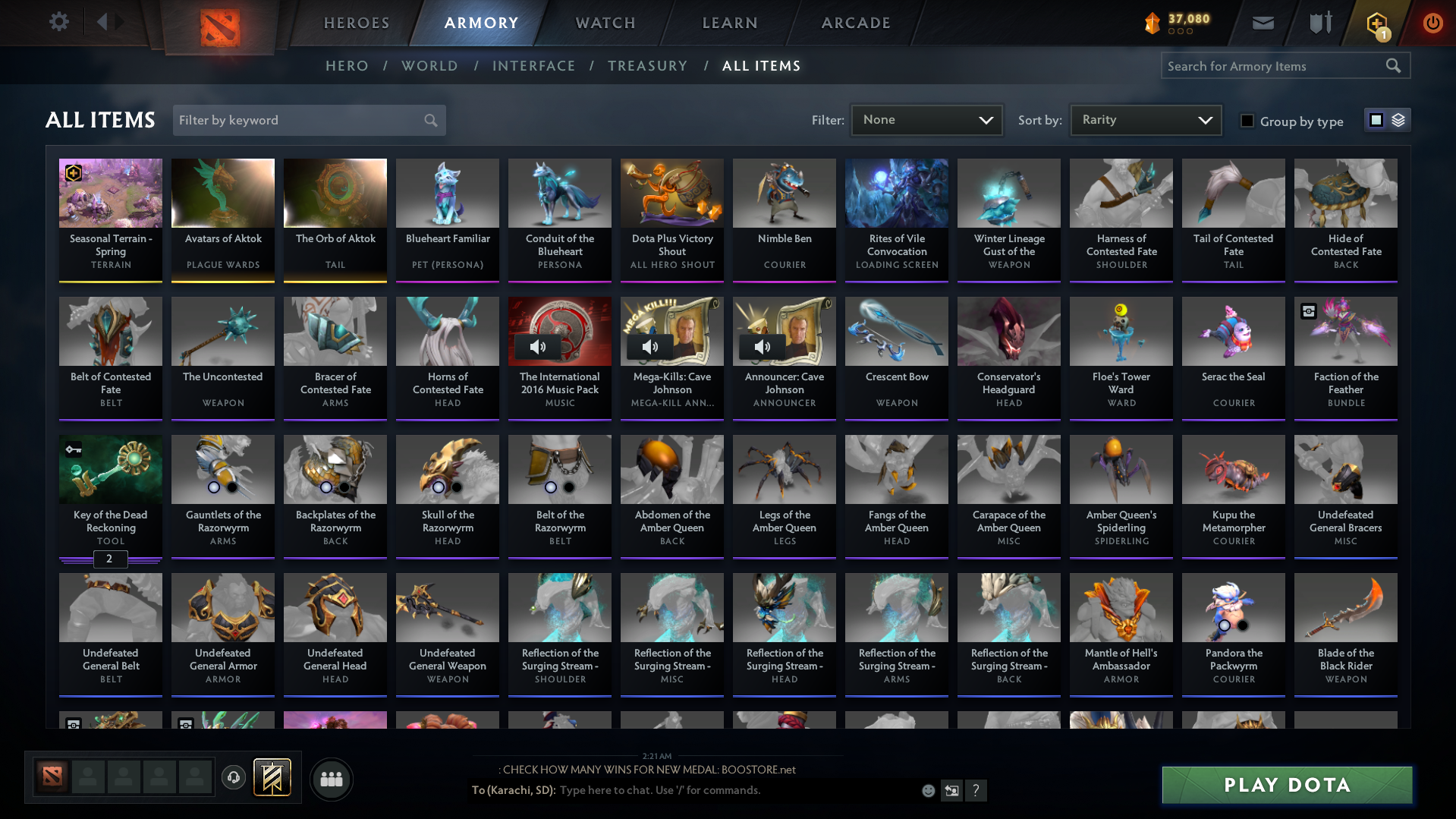Open the mail notifications icon
The image size is (1456, 819).
pyautogui.click(x=1262, y=23)
